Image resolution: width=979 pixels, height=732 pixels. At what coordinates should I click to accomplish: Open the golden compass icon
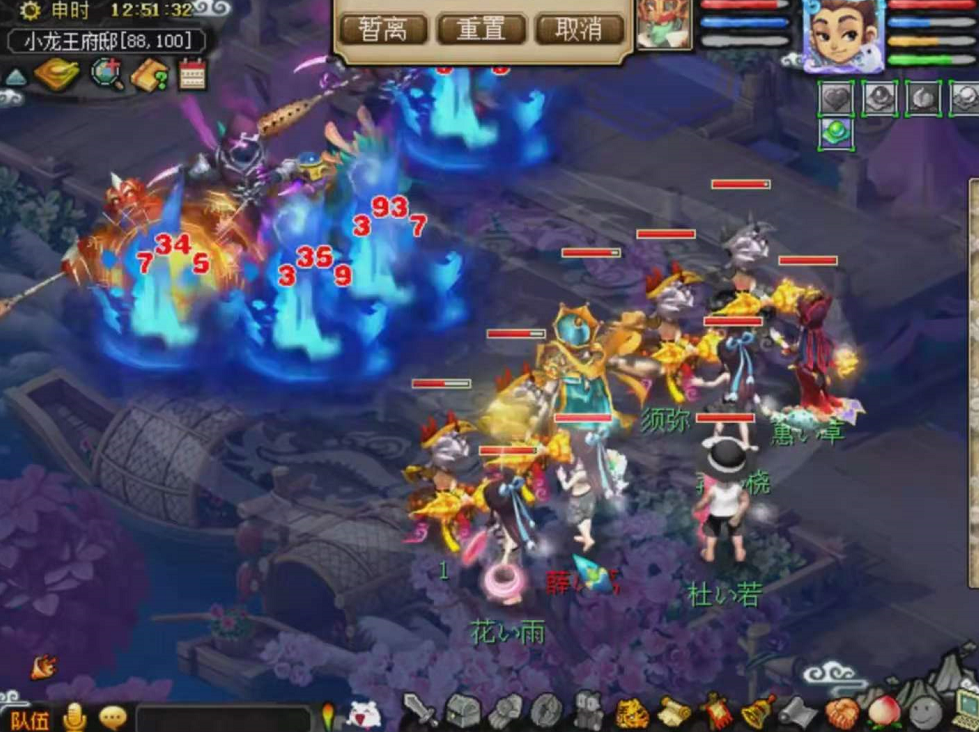(56, 73)
